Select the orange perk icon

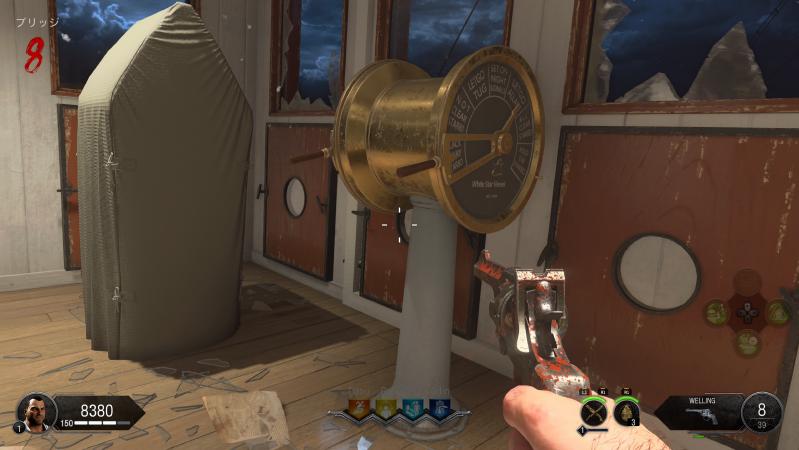361,407
